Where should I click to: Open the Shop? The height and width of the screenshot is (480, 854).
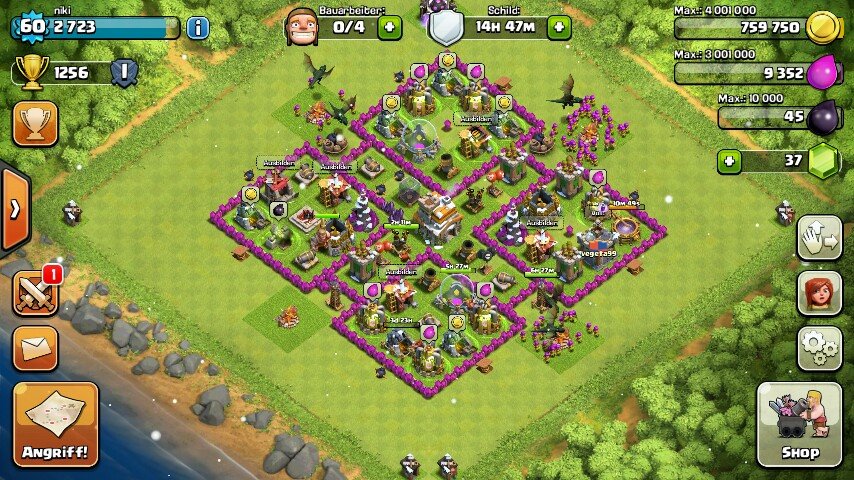pyautogui.click(x=798, y=425)
